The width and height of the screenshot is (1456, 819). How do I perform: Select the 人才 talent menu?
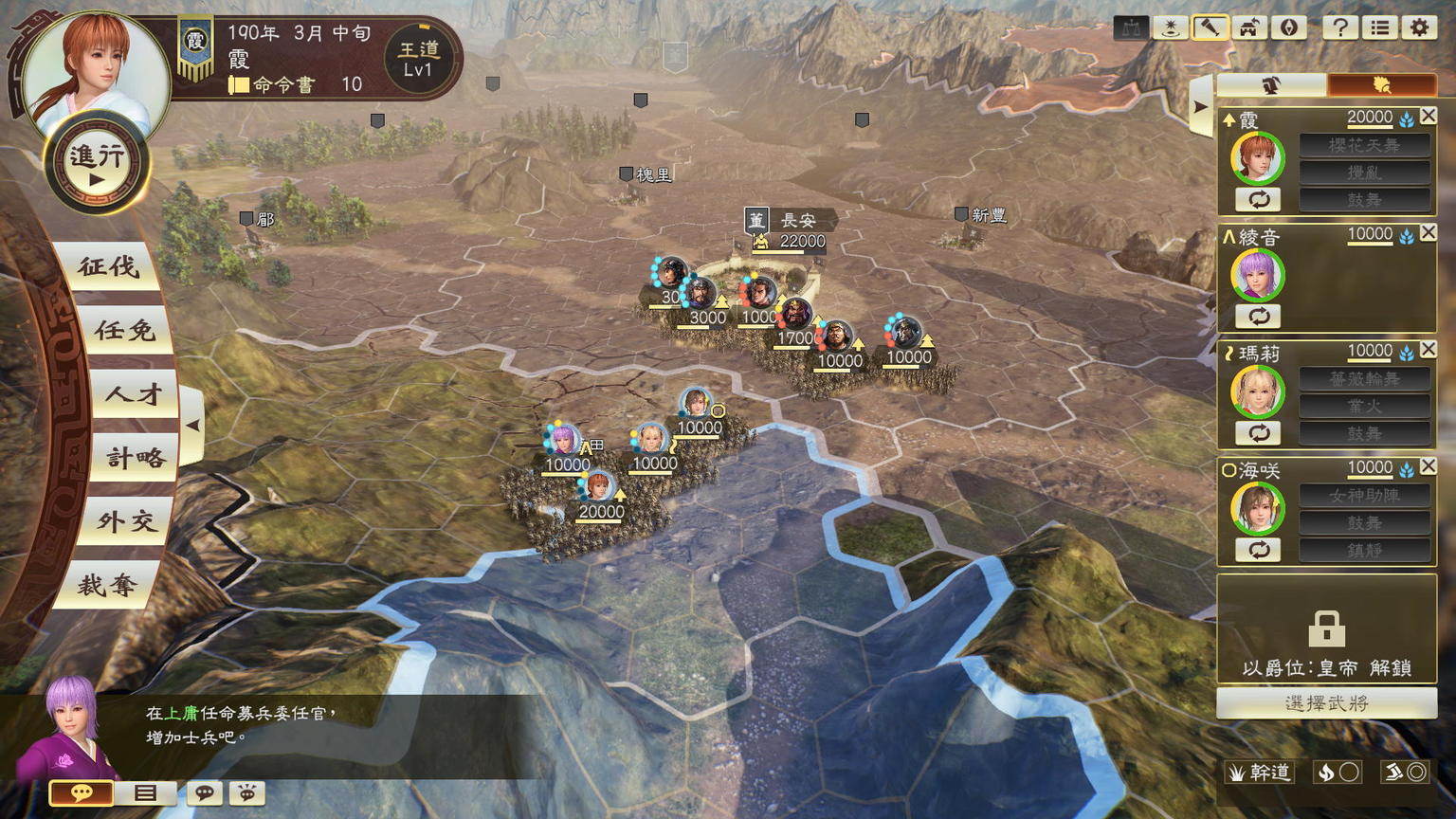[134, 394]
